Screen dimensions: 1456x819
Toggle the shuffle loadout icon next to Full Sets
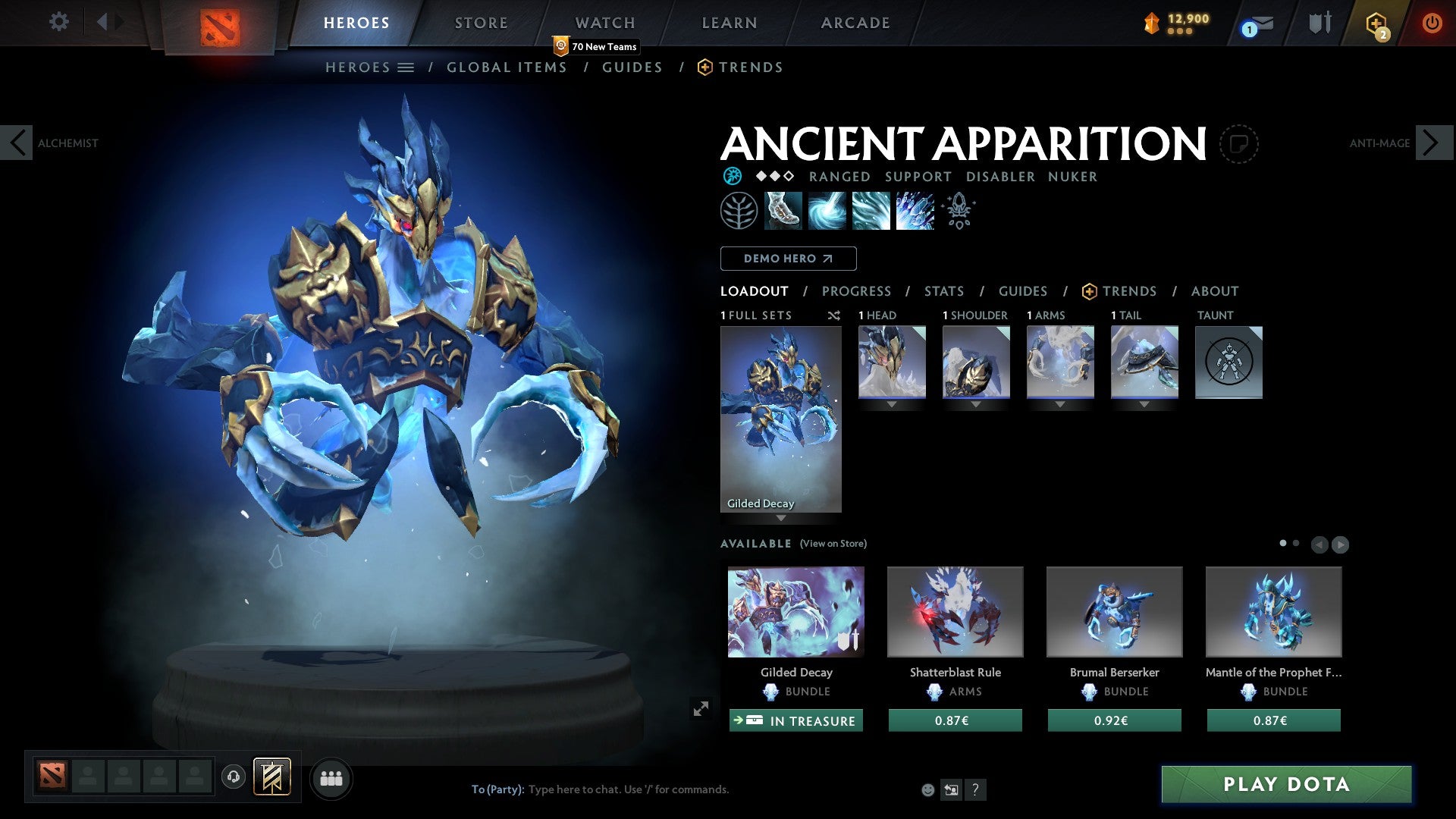[834, 315]
